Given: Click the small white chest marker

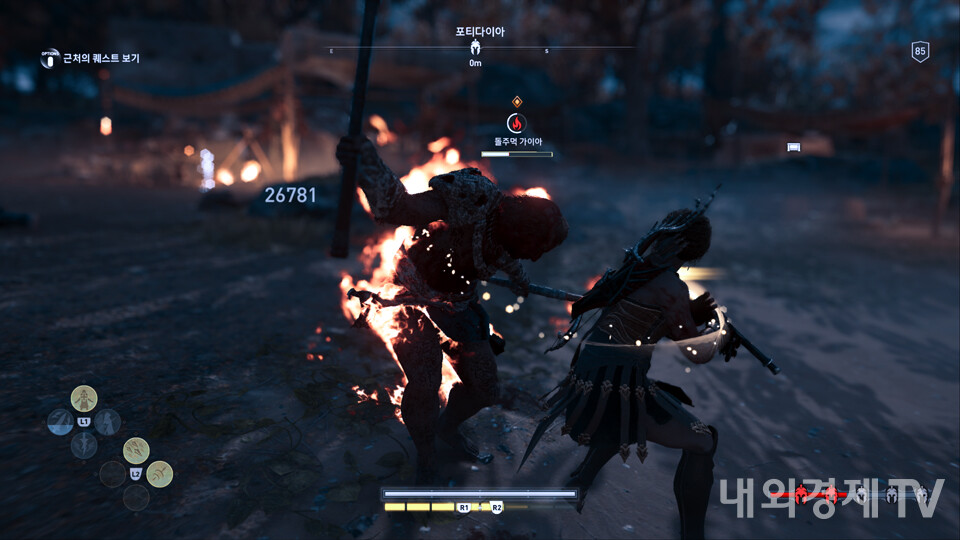Looking at the screenshot, I should pos(794,147).
